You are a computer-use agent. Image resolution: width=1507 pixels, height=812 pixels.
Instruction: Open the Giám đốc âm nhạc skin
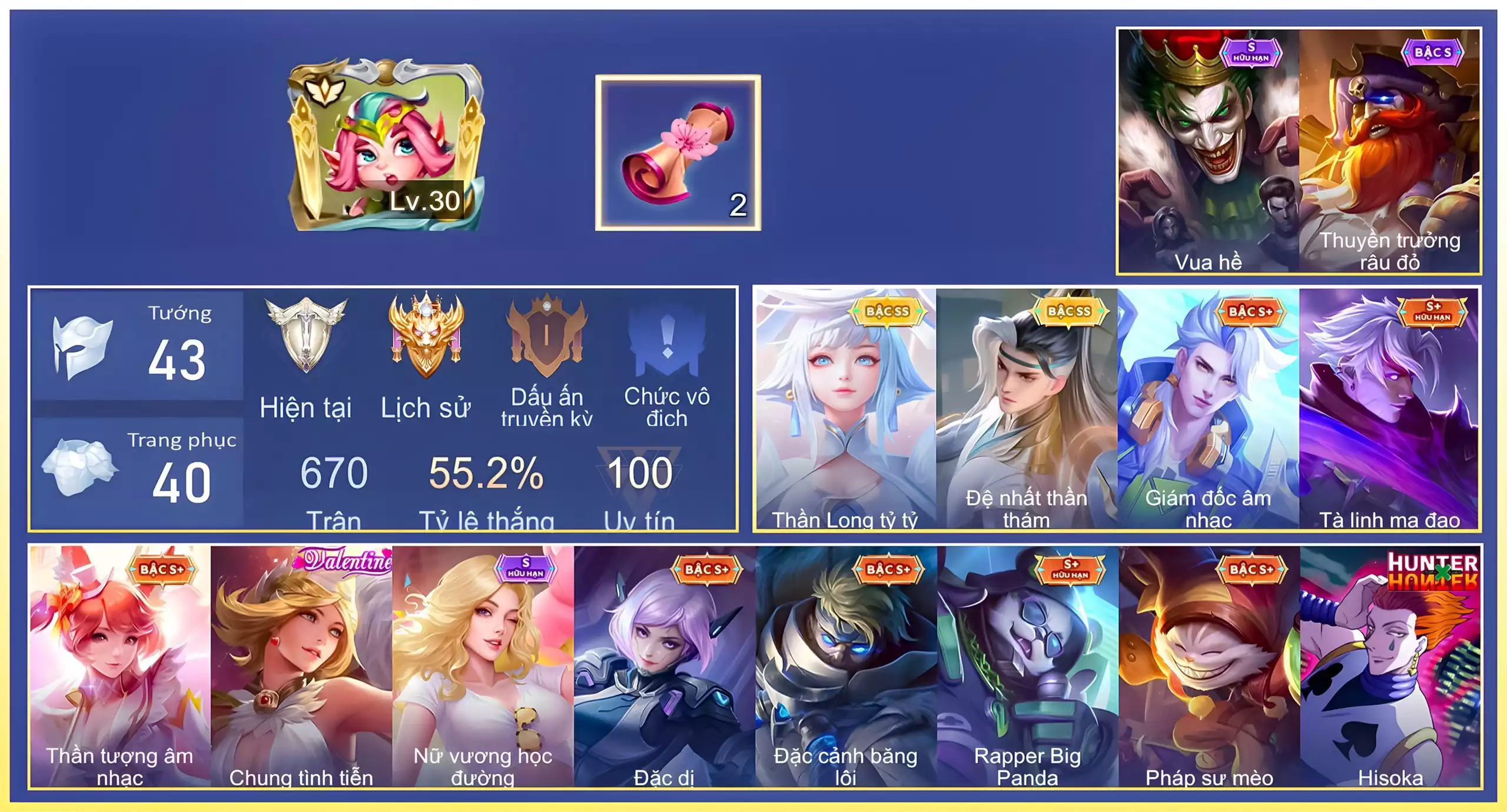[x=1208, y=408]
